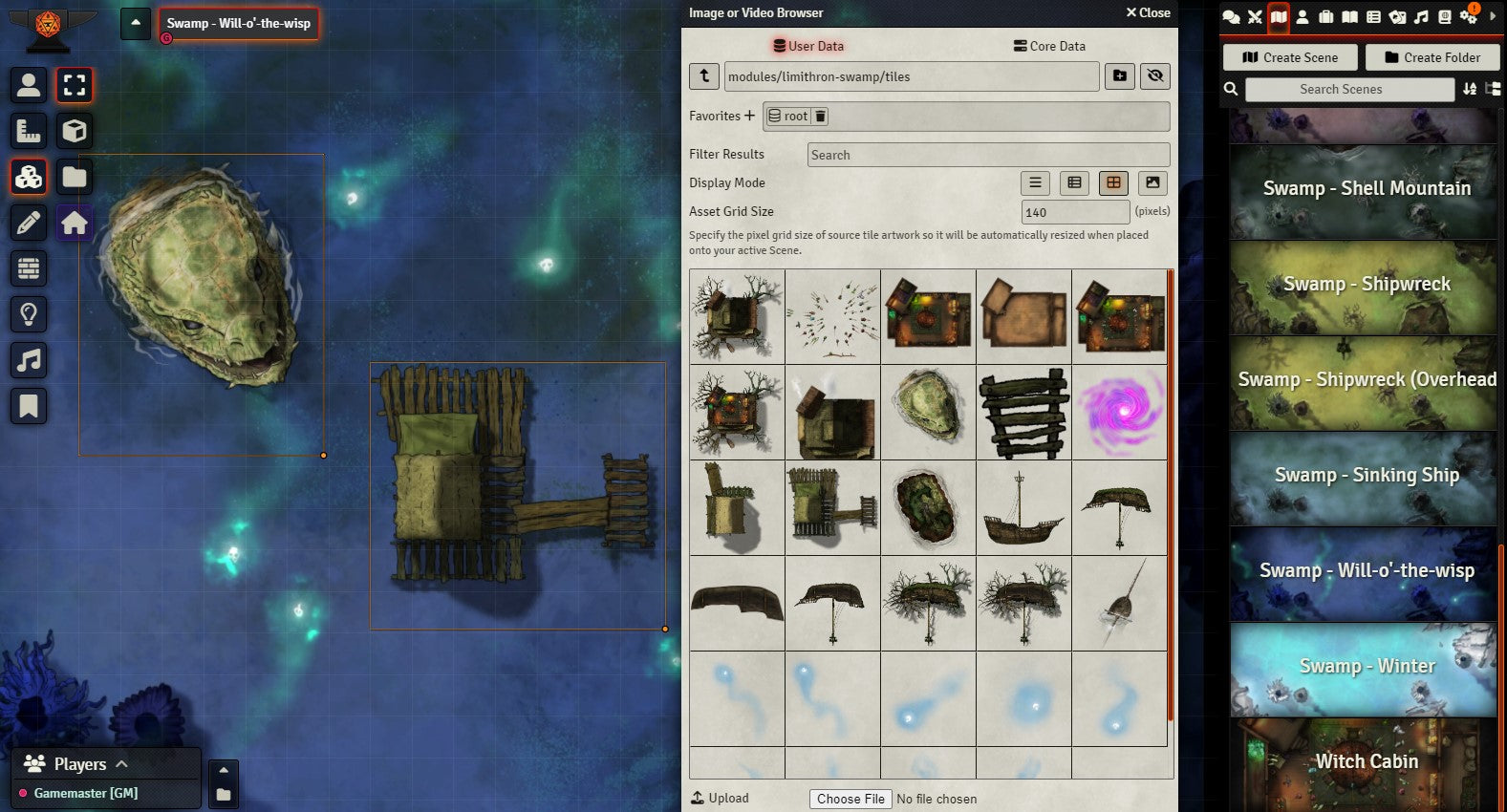Click the Choose File button
Image resolution: width=1507 pixels, height=812 pixels.
(x=850, y=799)
